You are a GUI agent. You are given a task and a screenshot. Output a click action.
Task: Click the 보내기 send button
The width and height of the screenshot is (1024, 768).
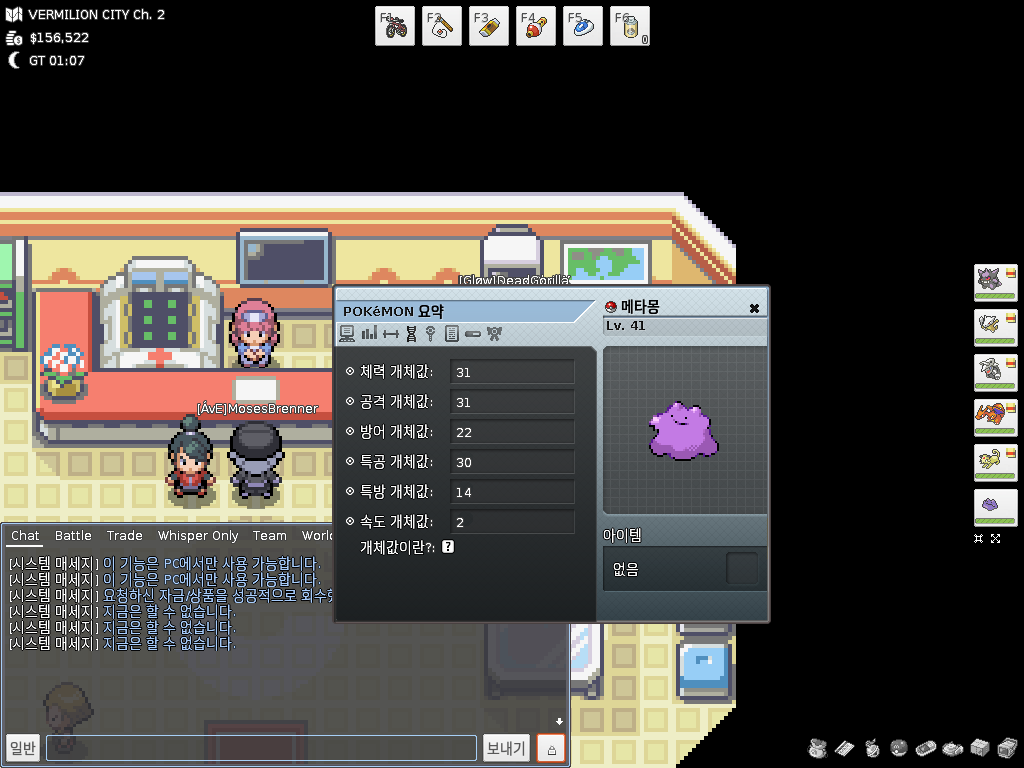[x=505, y=748]
